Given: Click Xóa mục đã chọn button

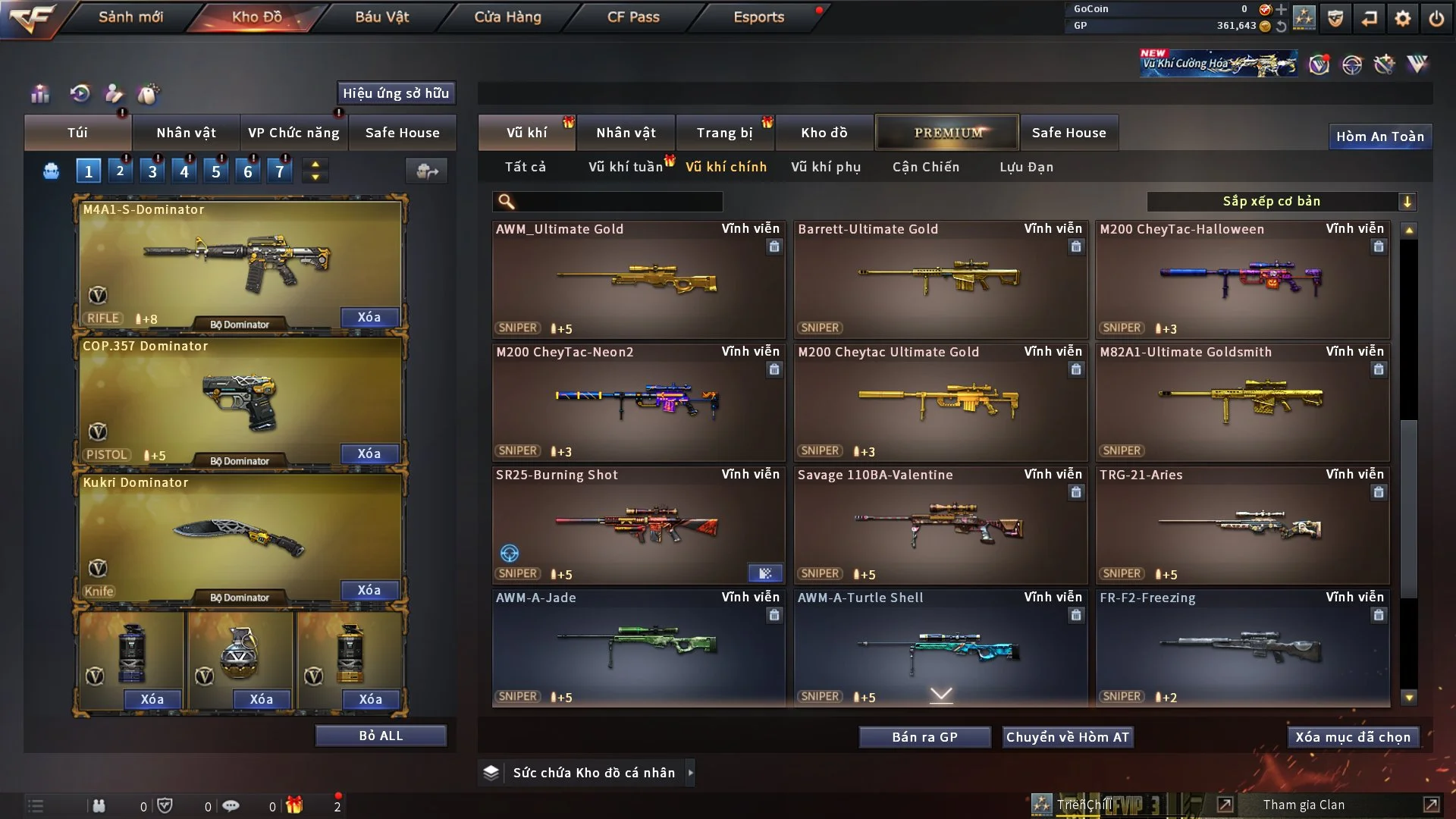Looking at the screenshot, I should (x=1352, y=737).
